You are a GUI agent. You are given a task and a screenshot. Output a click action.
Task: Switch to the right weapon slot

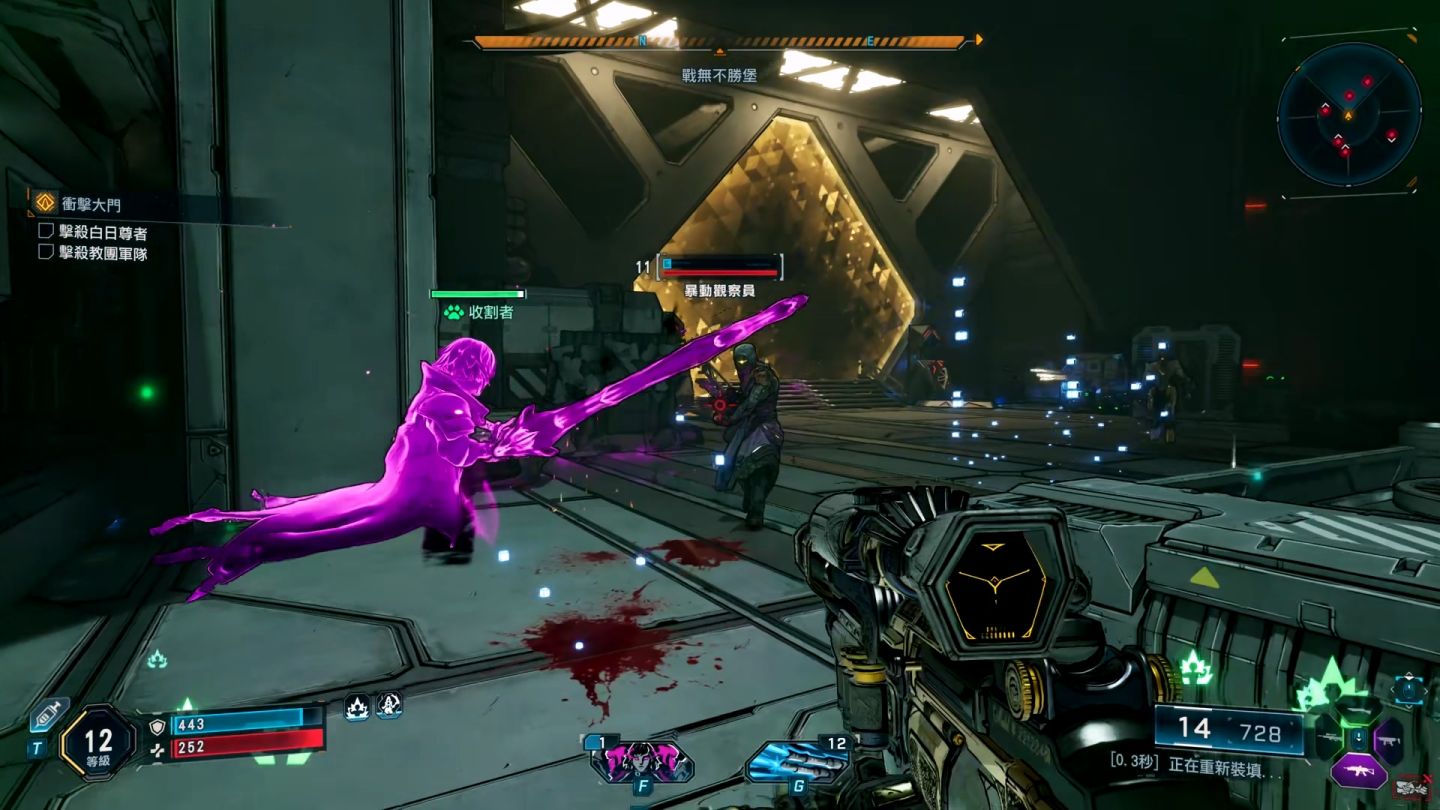pyautogui.click(x=1389, y=741)
